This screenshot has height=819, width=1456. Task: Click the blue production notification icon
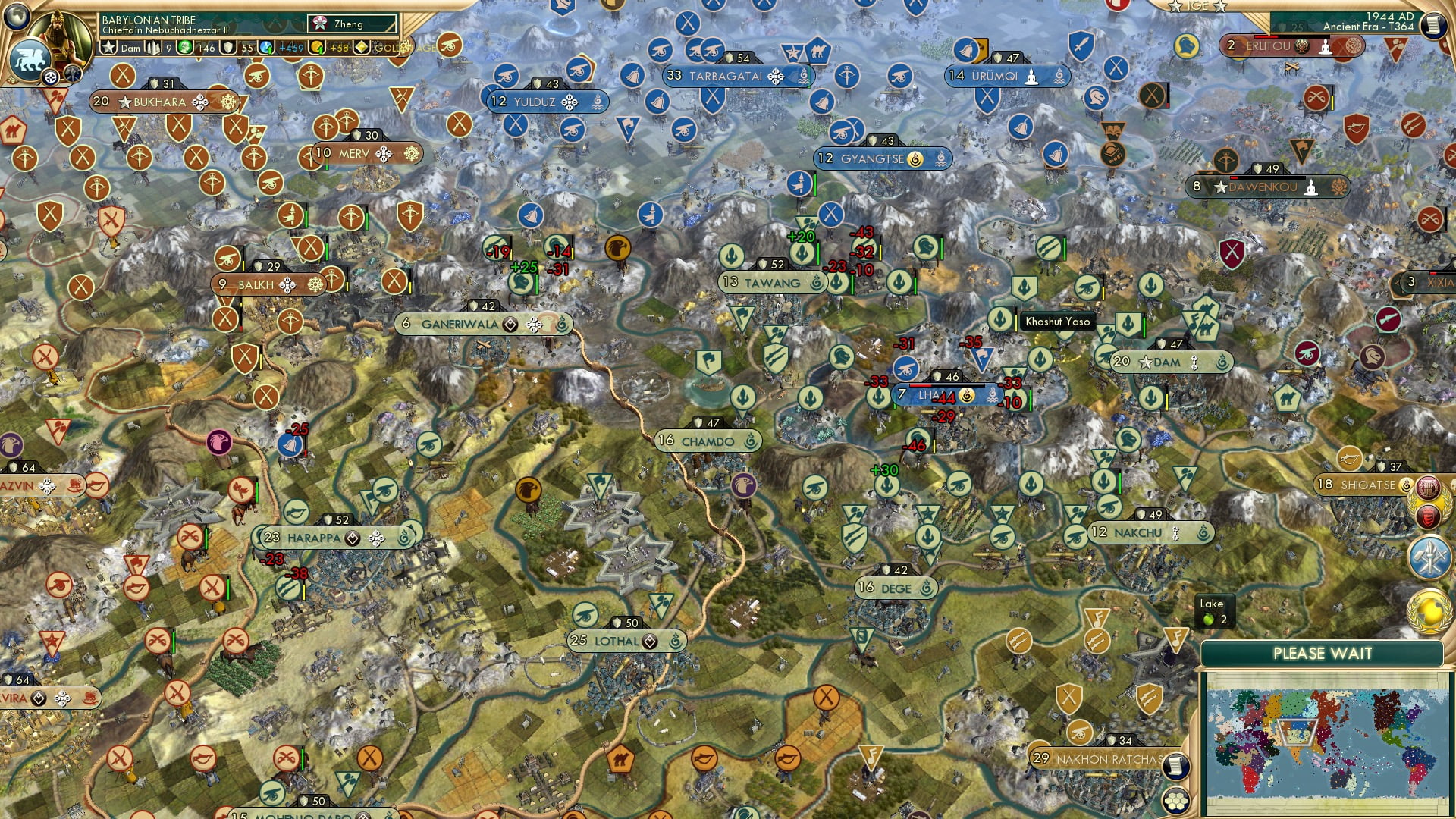click(1429, 556)
